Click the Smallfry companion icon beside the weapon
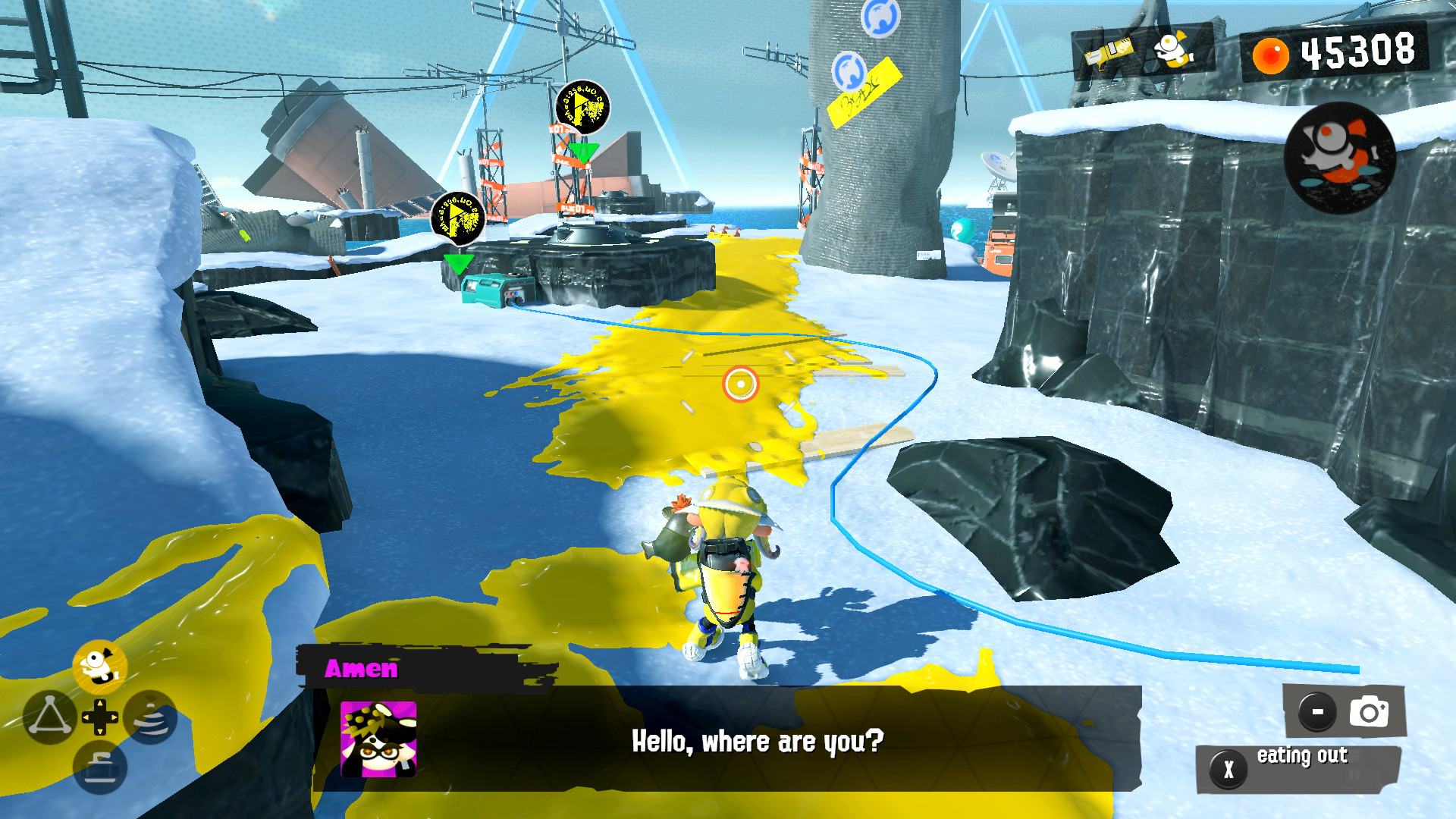Screen dimensions: 1456x819 (1174, 49)
